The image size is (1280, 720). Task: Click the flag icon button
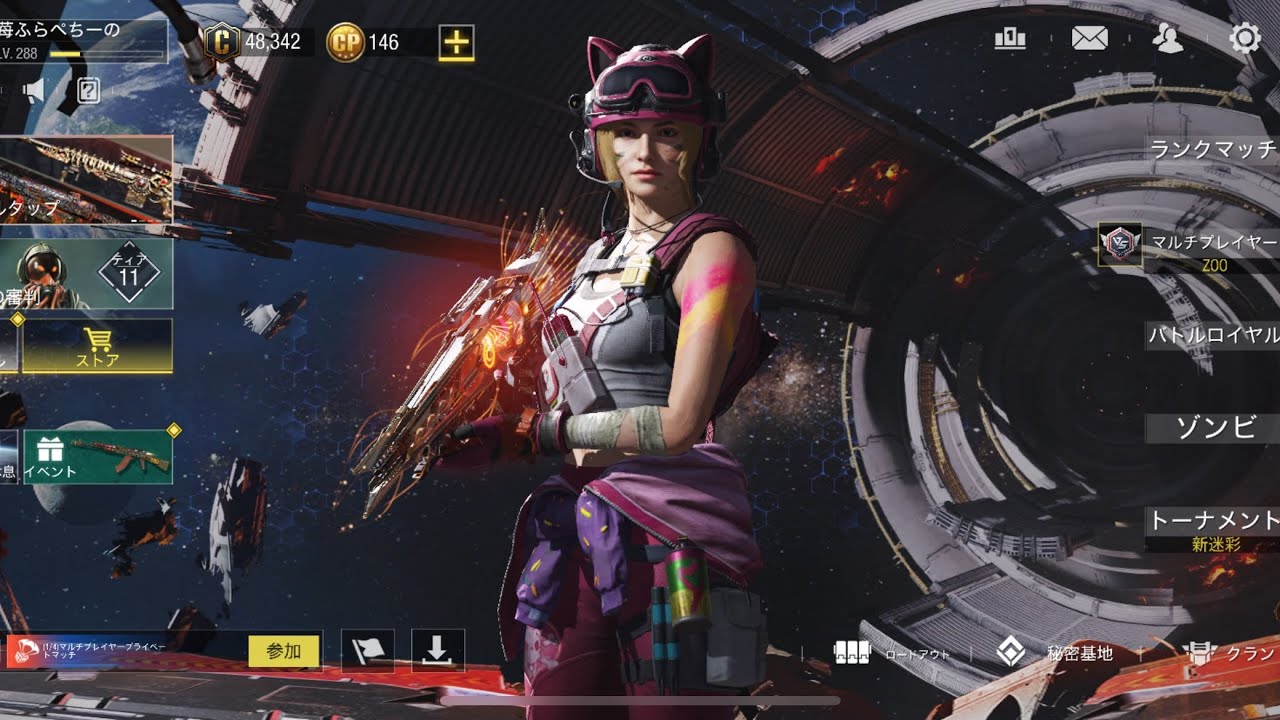pos(367,651)
